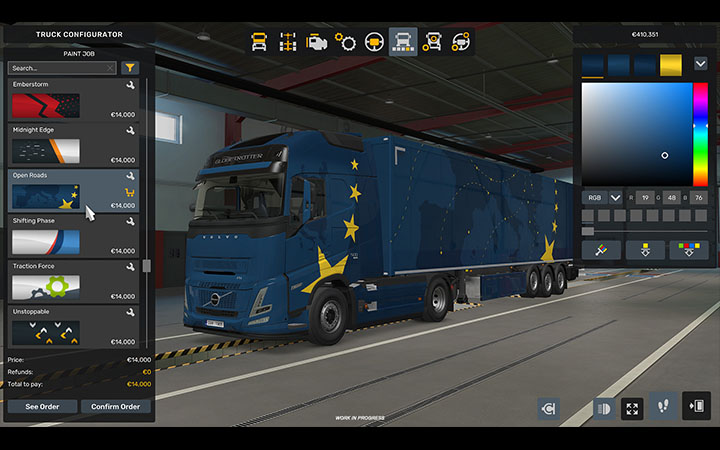Open the paint job filter options
Screen dimensions: 720x450
pyautogui.click(x=130, y=68)
